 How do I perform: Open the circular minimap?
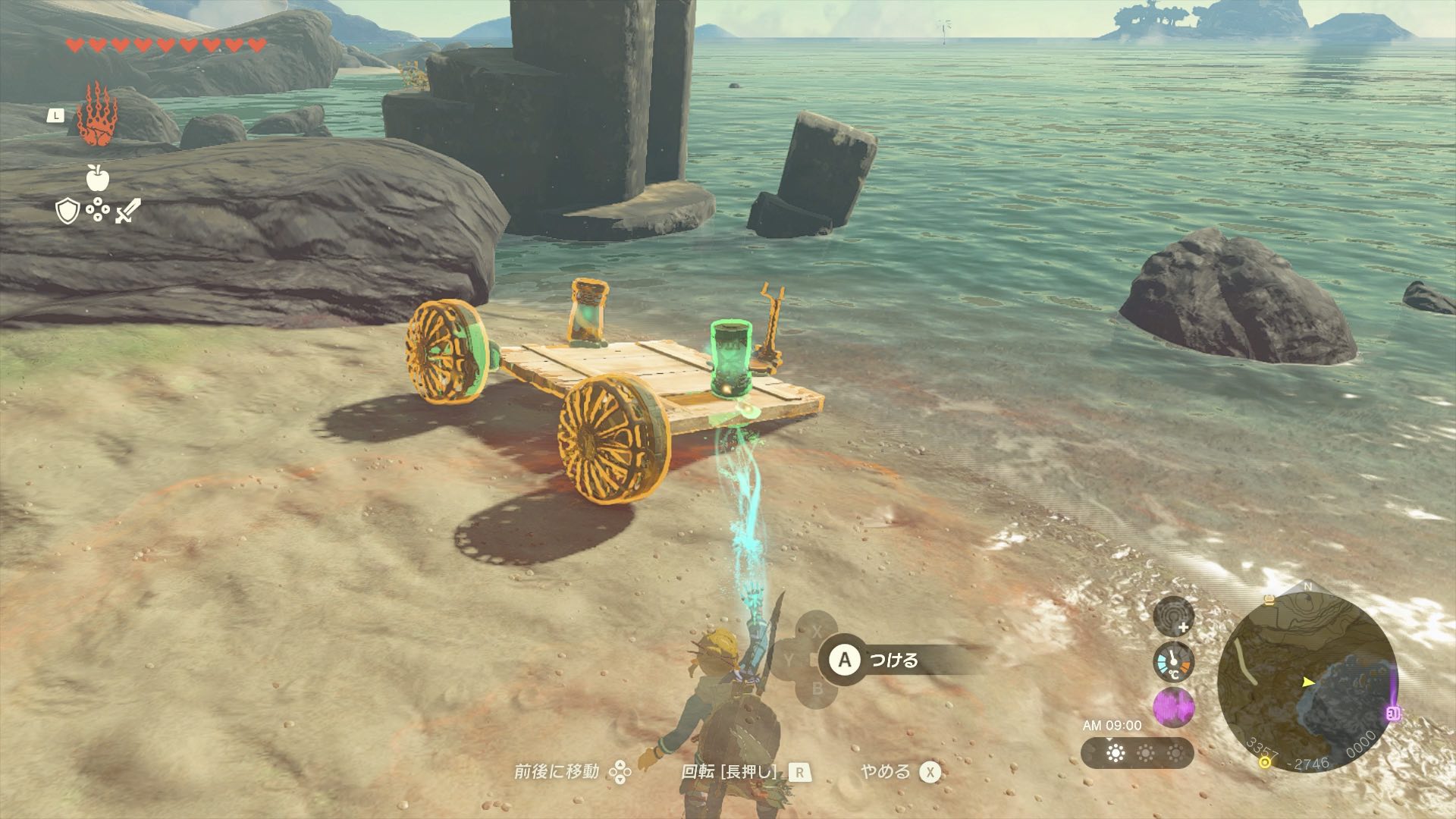pos(1307,681)
